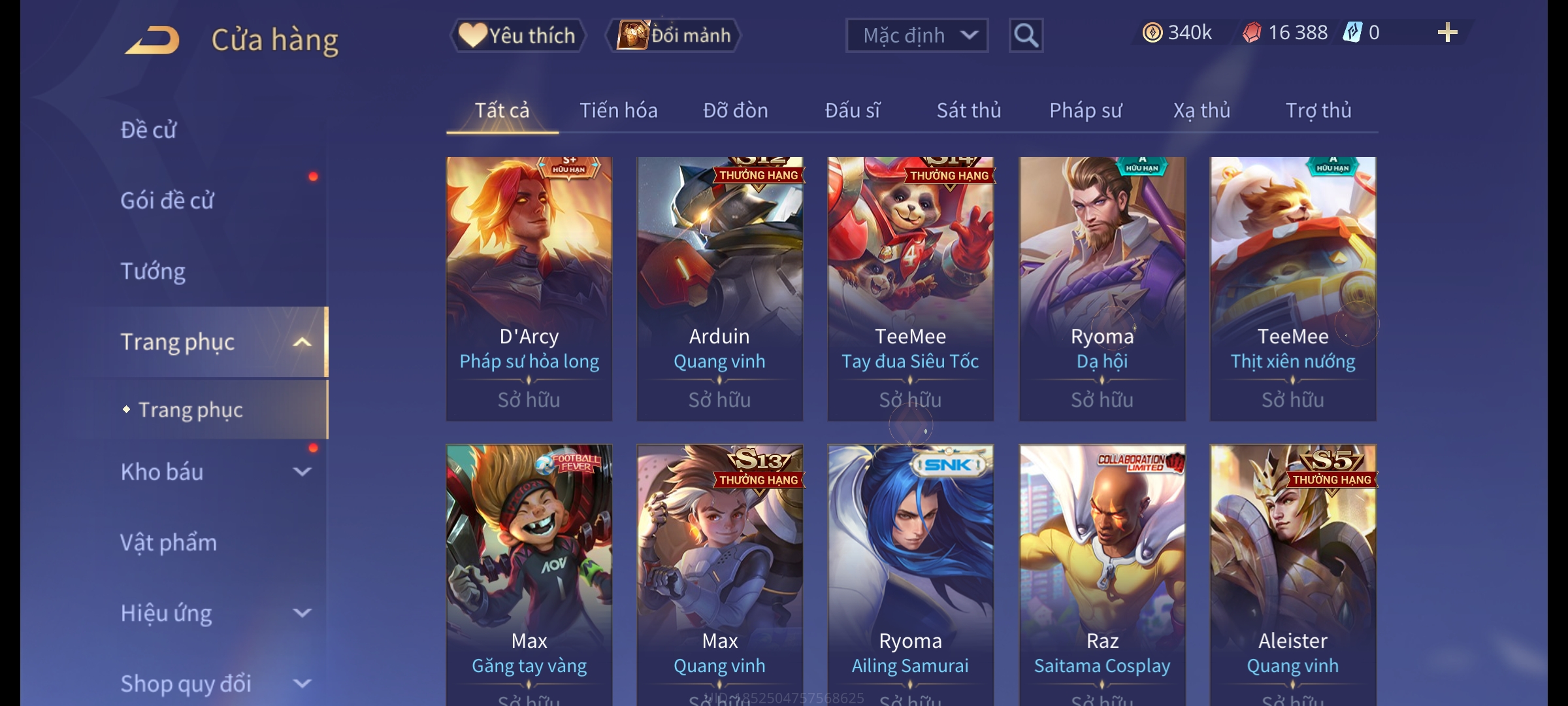Choose TeeMee Tay đua Siêu Tốc card

tap(910, 288)
